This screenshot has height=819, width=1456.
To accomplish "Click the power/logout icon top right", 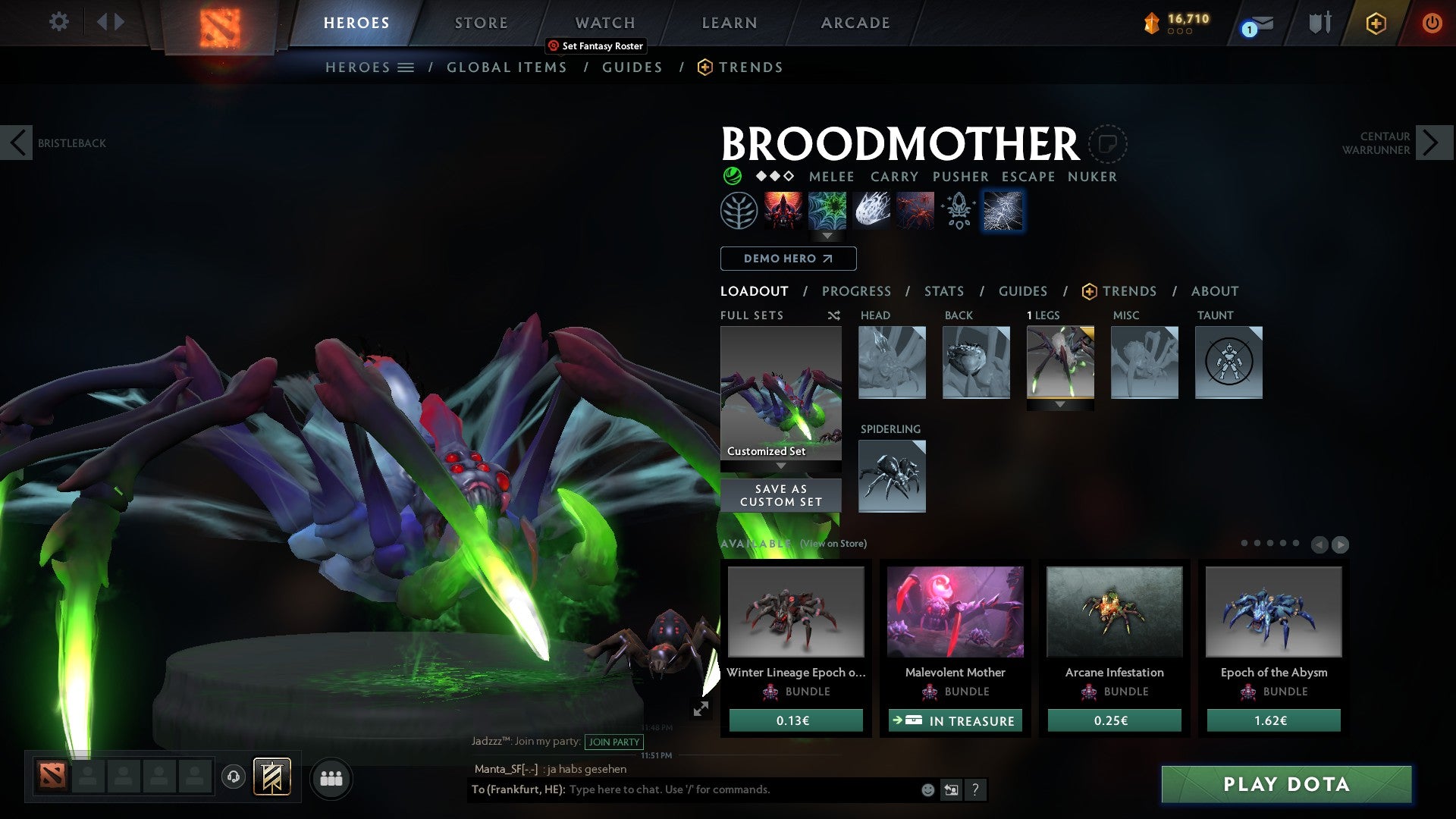I will pos(1433,23).
